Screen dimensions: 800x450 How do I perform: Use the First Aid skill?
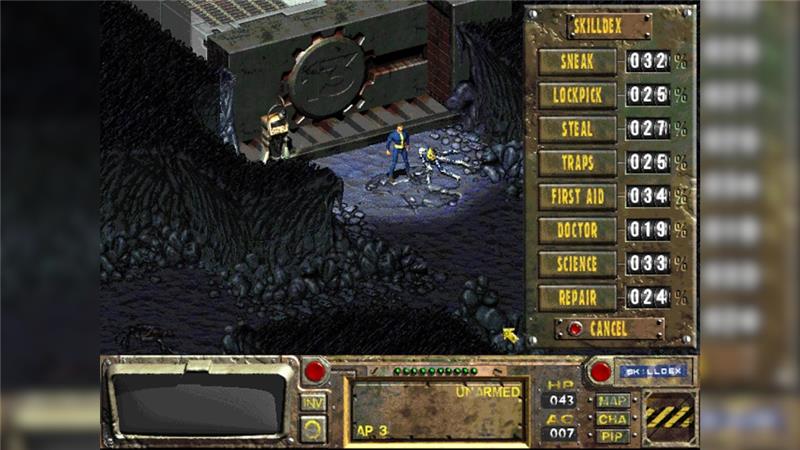pyautogui.click(x=578, y=196)
